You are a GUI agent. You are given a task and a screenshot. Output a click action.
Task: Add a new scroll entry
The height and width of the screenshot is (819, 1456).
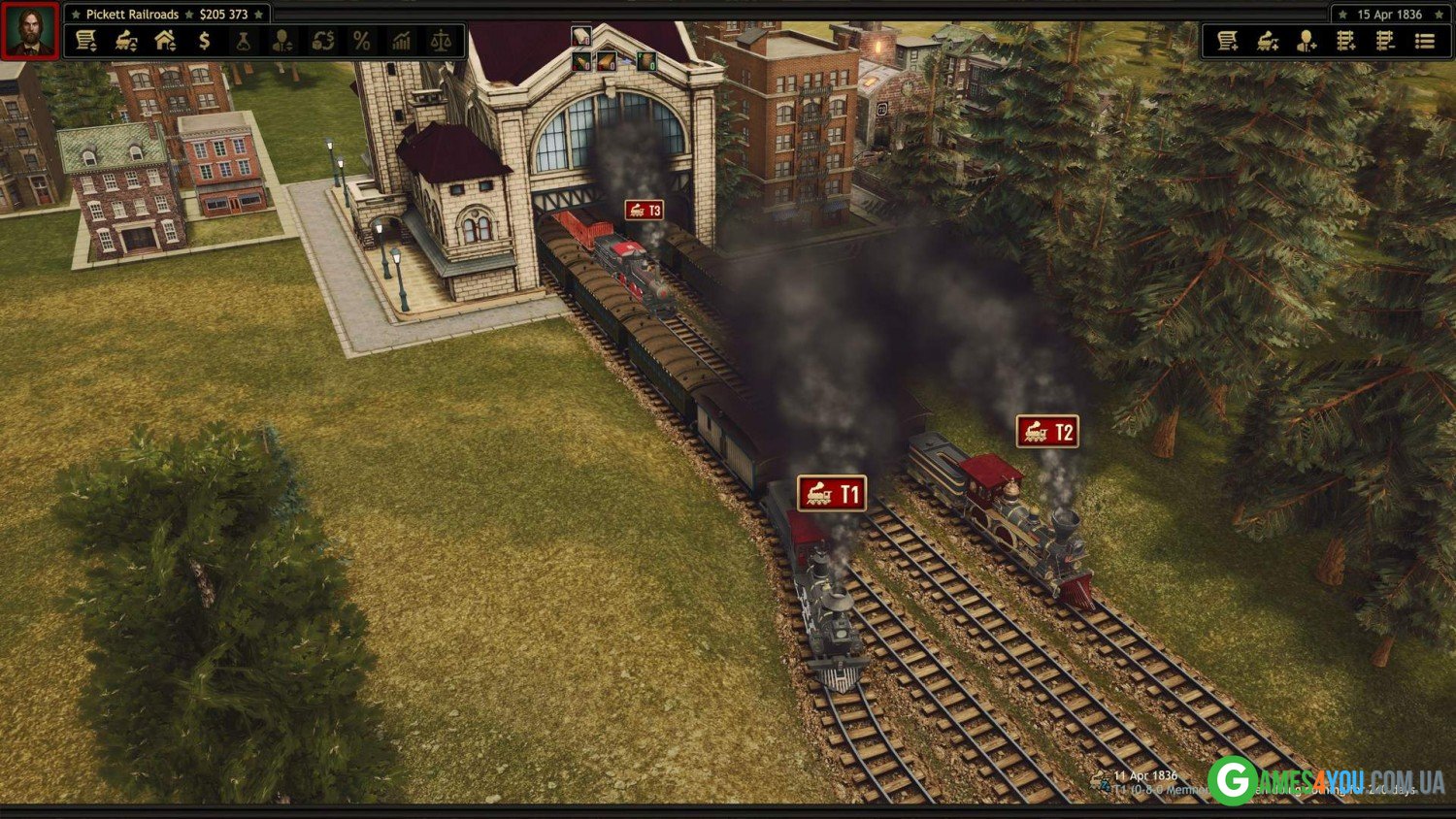point(1228,41)
